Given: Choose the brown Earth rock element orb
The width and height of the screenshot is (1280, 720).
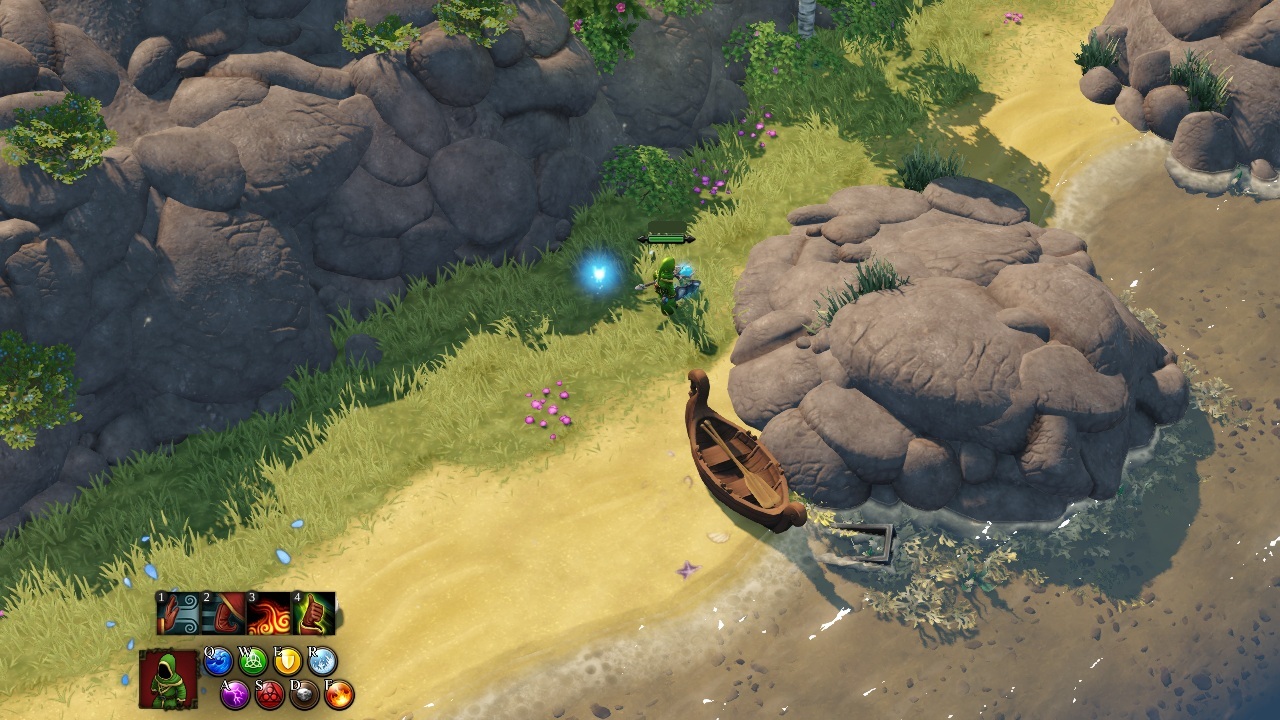Looking at the screenshot, I should pyautogui.click(x=304, y=694).
